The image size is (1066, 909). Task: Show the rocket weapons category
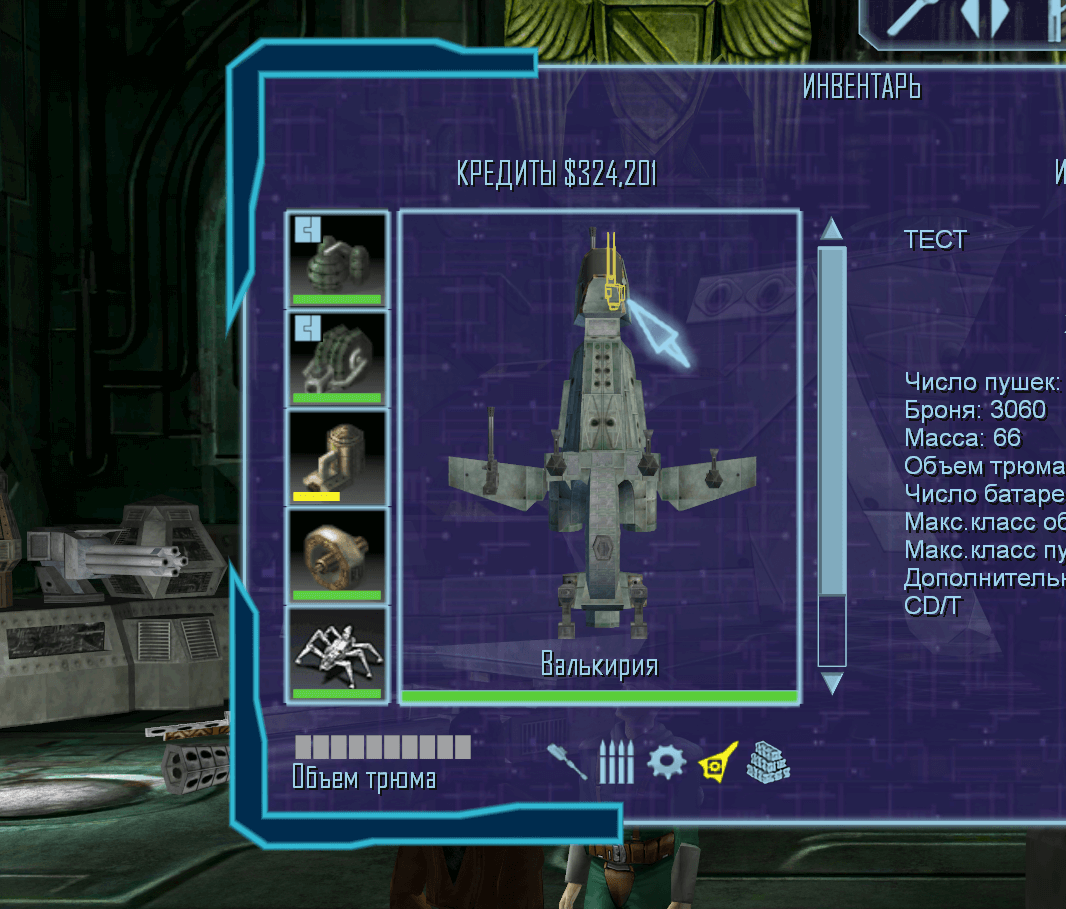point(567,762)
